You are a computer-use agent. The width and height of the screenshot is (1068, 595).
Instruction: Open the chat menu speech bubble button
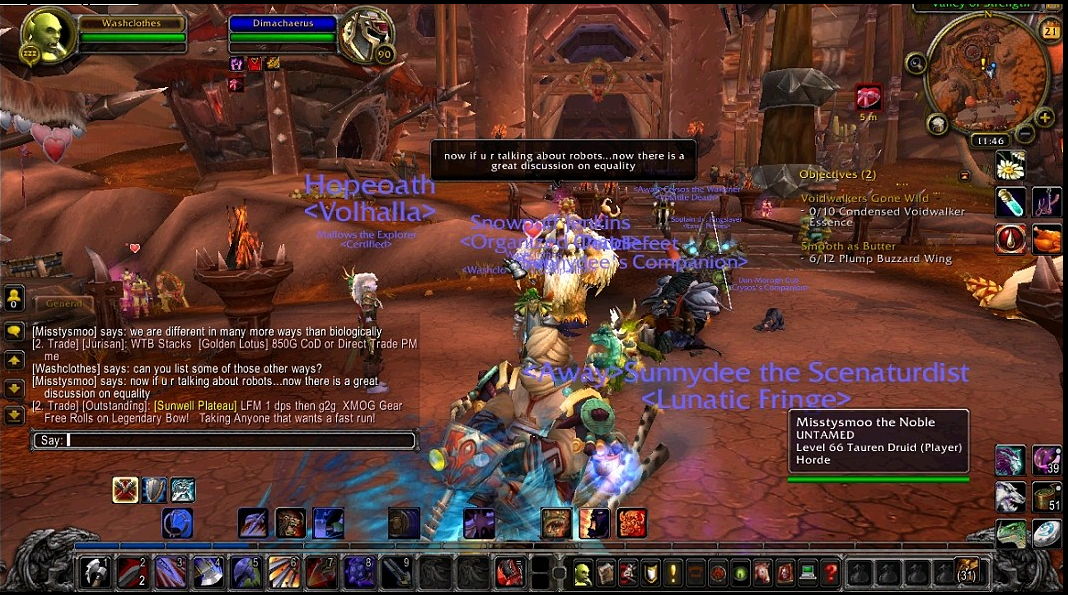pyautogui.click(x=15, y=331)
